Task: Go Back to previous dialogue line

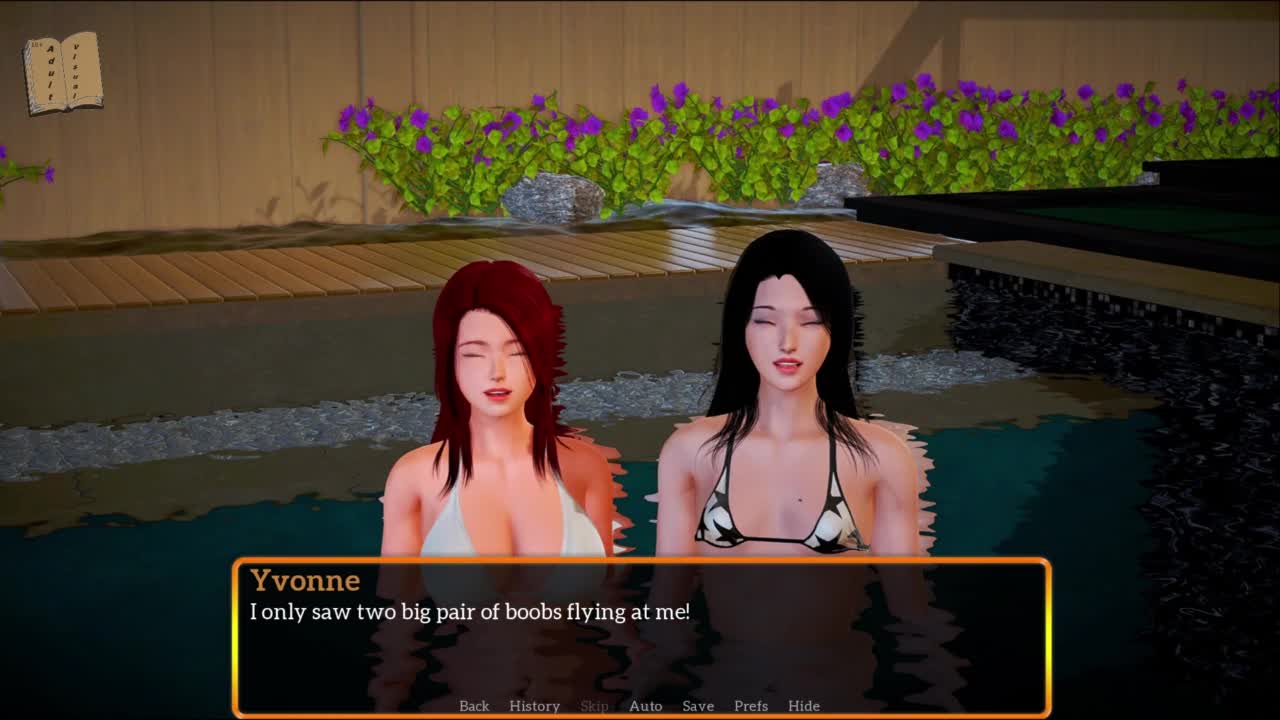Action: point(474,706)
